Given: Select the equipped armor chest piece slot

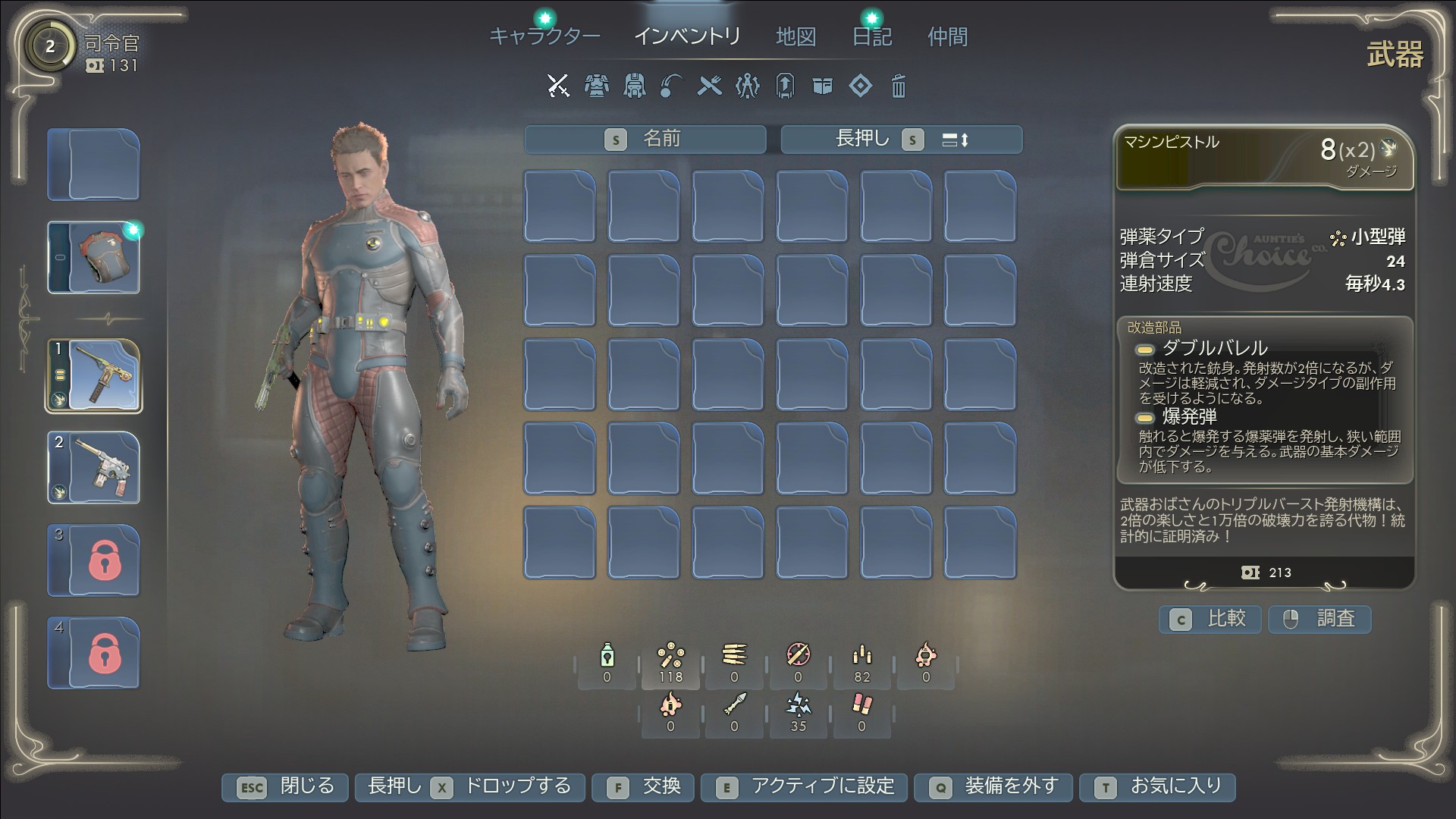Looking at the screenshot, I should pos(94,258).
